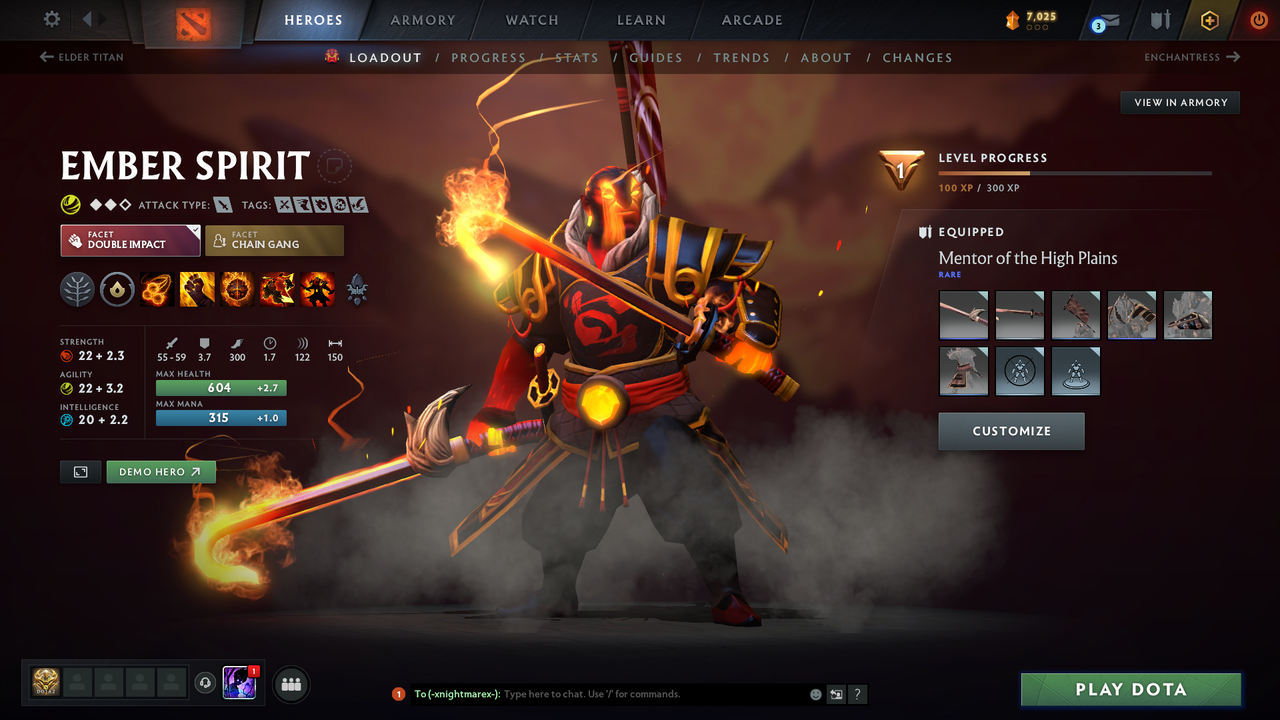Switch to the Chain Gang facet
The width and height of the screenshot is (1280, 720).
pos(274,240)
